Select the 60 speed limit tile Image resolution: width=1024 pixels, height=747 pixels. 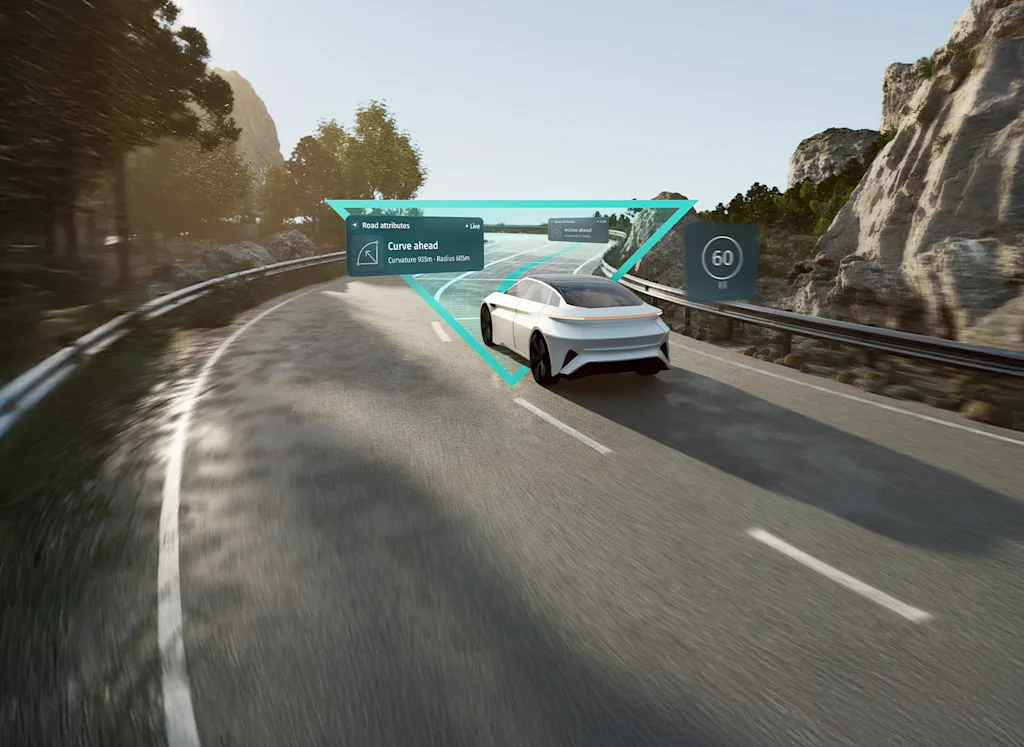721,260
